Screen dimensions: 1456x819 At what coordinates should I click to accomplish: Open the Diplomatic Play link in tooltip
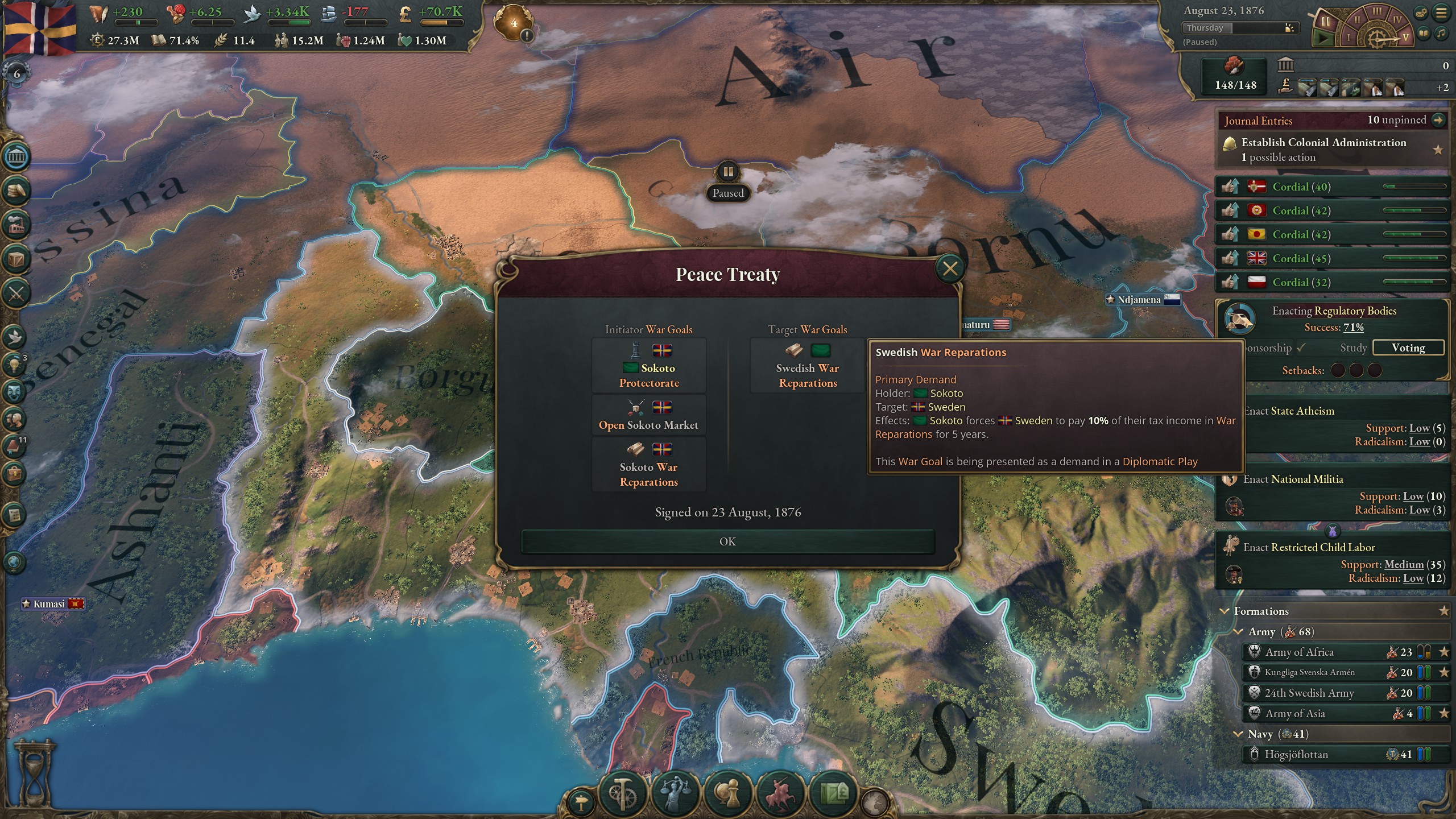[1160, 461]
